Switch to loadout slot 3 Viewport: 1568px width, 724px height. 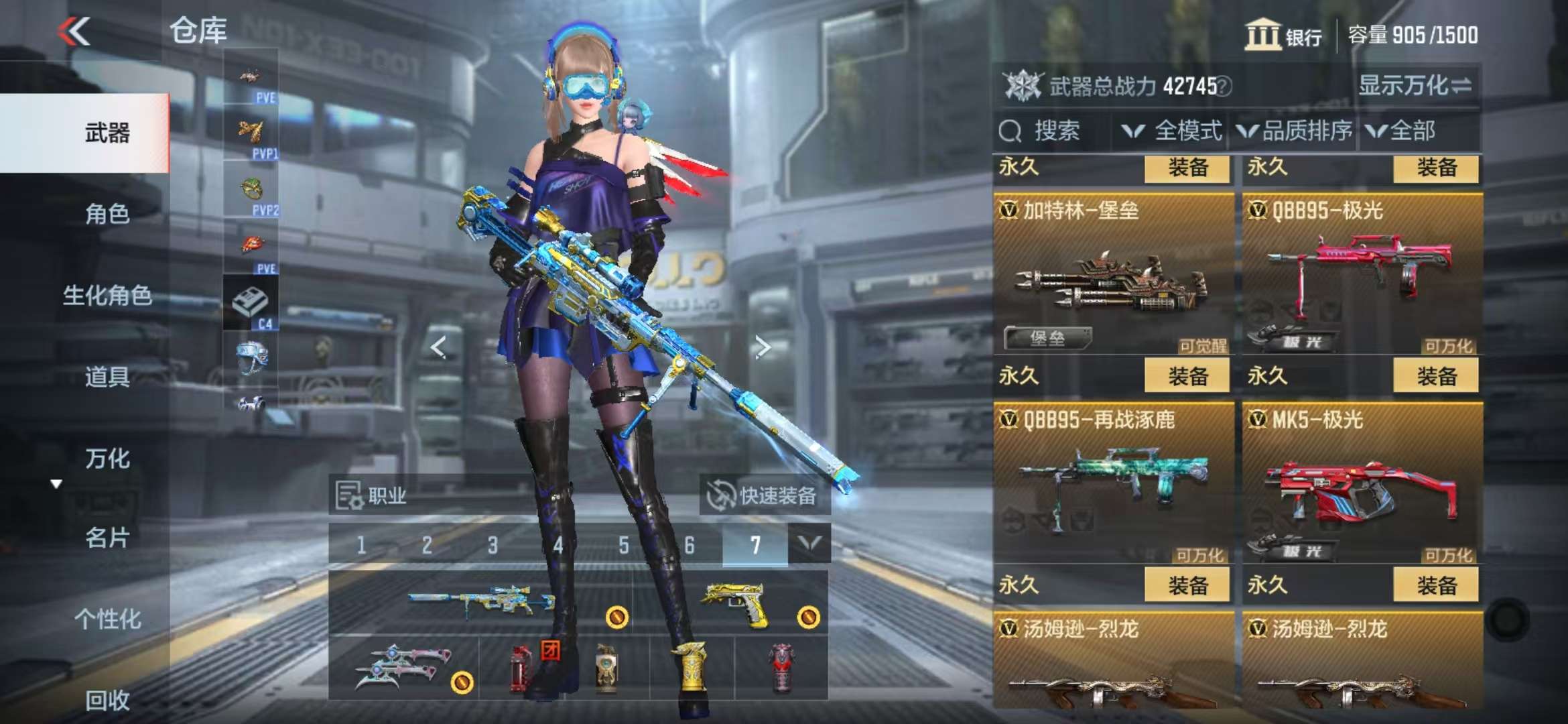tap(493, 545)
